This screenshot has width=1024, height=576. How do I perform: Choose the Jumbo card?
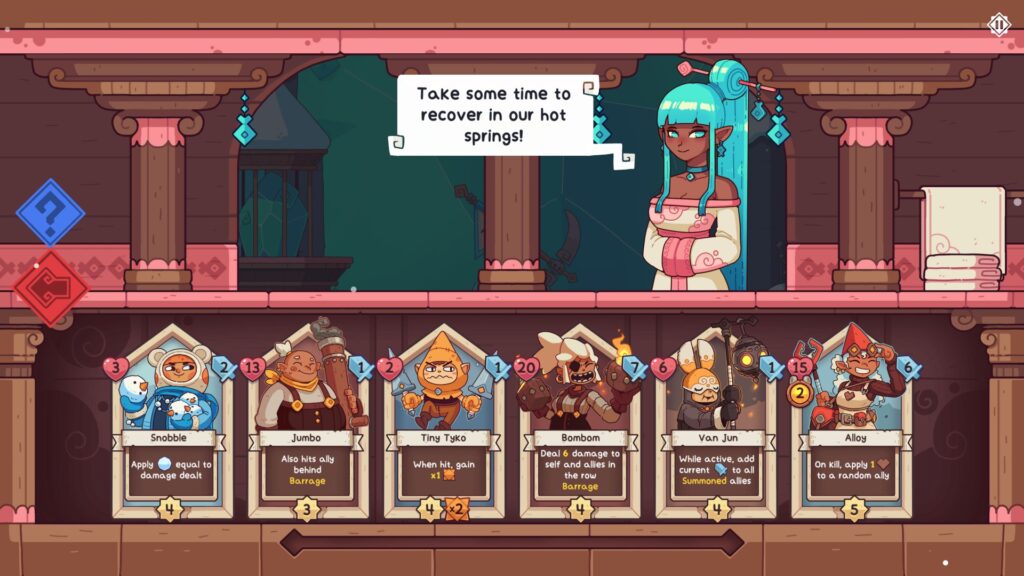pyautogui.click(x=308, y=420)
